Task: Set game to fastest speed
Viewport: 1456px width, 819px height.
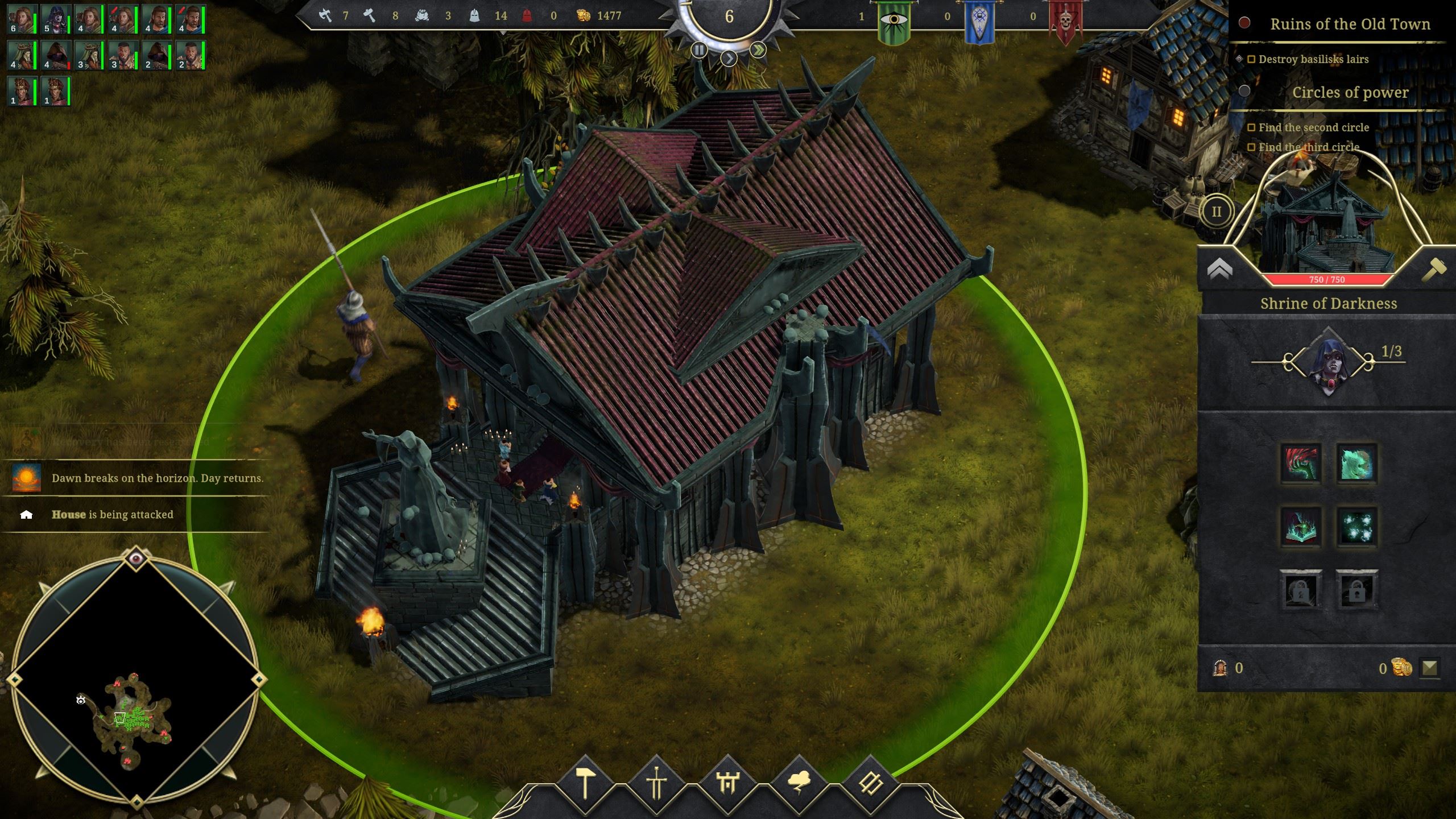Action: [758, 50]
